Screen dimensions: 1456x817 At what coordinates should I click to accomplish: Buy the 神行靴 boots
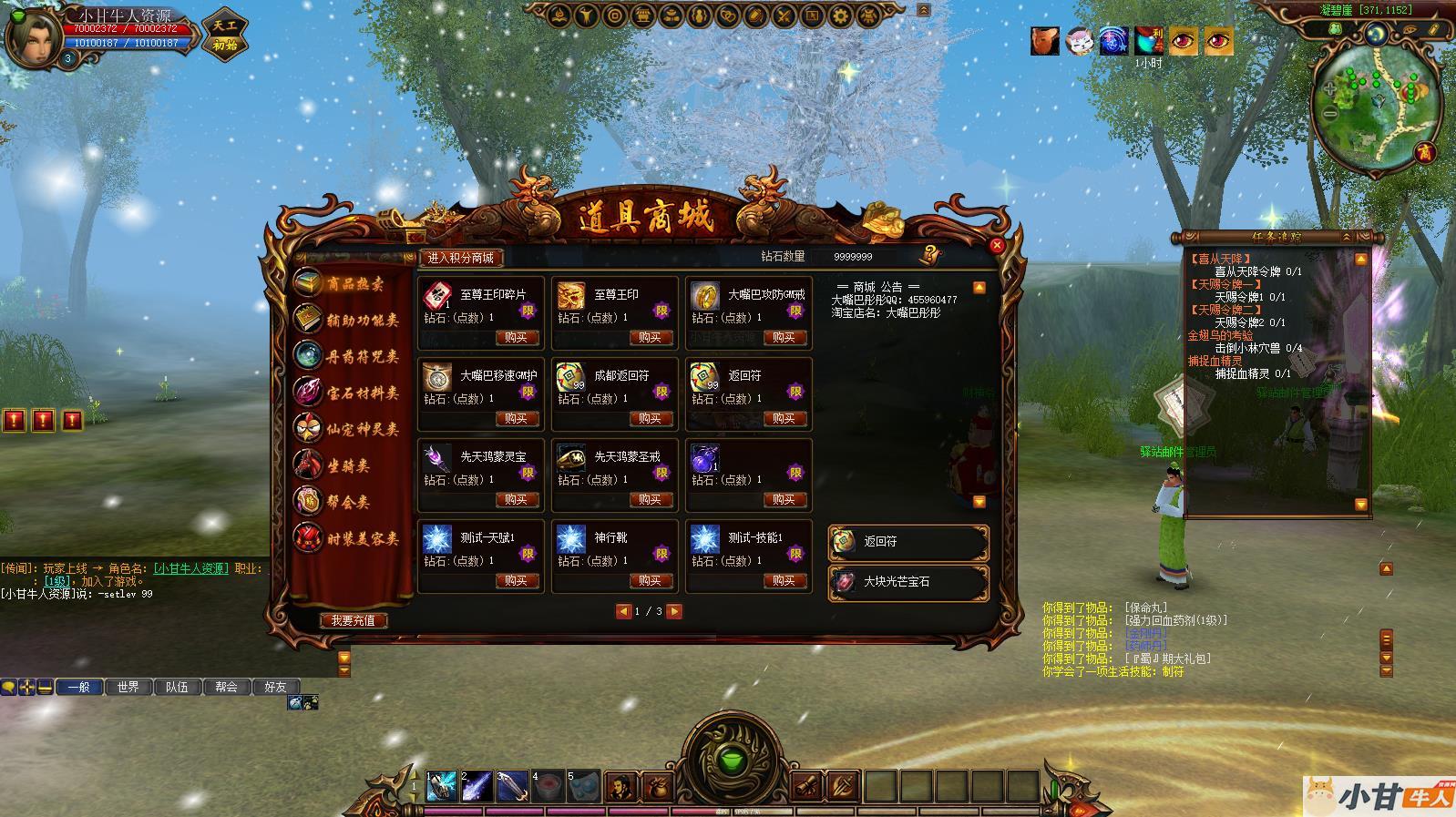[x=650, y=581]
